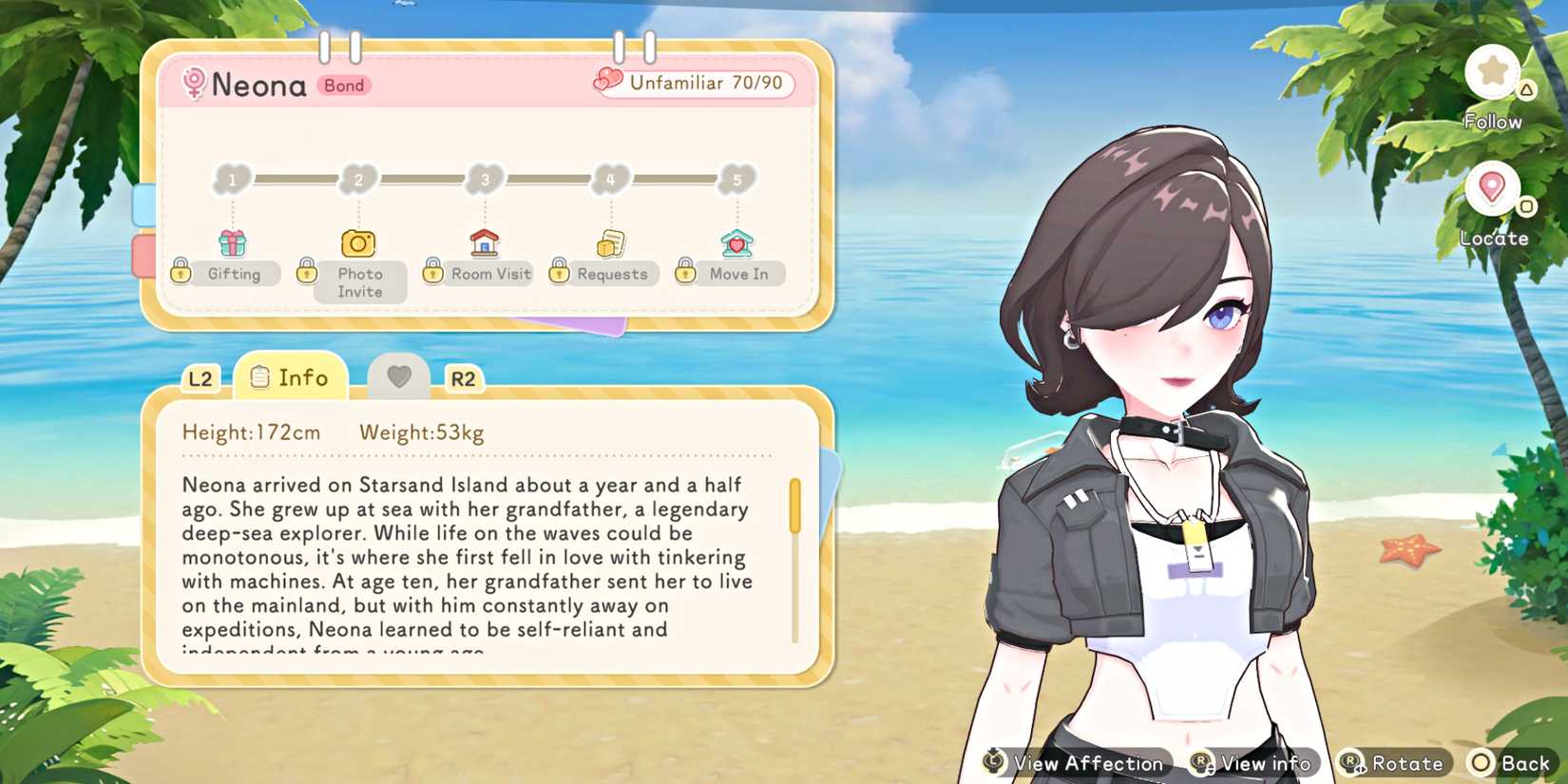Screen dimensions: 1568x784
Task: Toggle the padlock next to Move In
Action: coord(685,271)
